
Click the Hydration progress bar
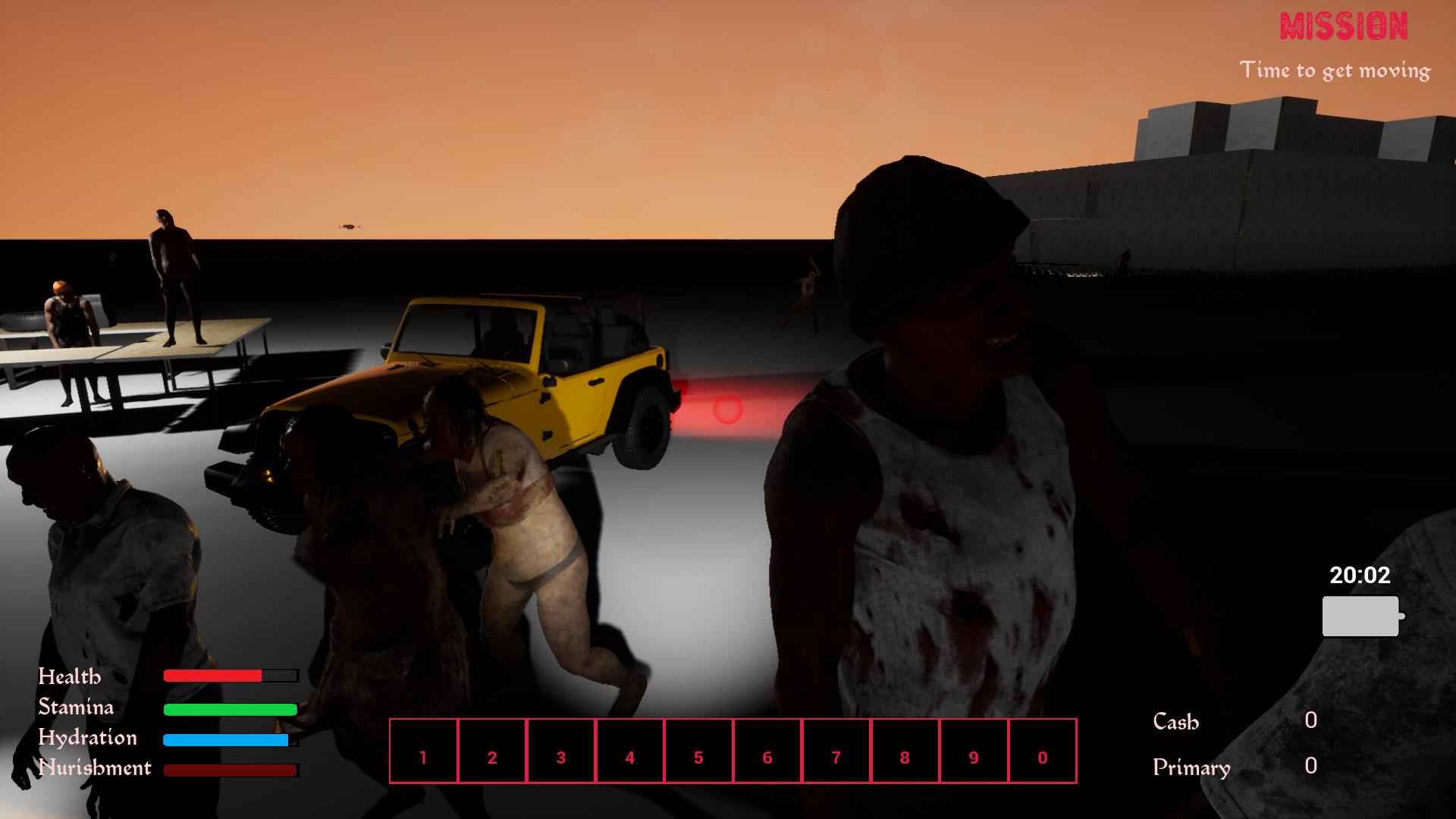pos(226,738)
